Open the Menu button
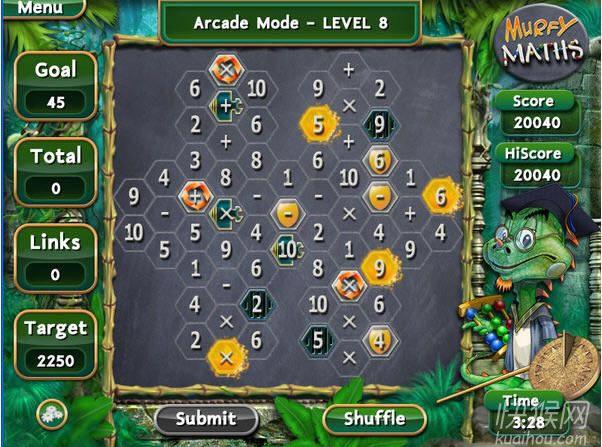 tap(40, 8)
